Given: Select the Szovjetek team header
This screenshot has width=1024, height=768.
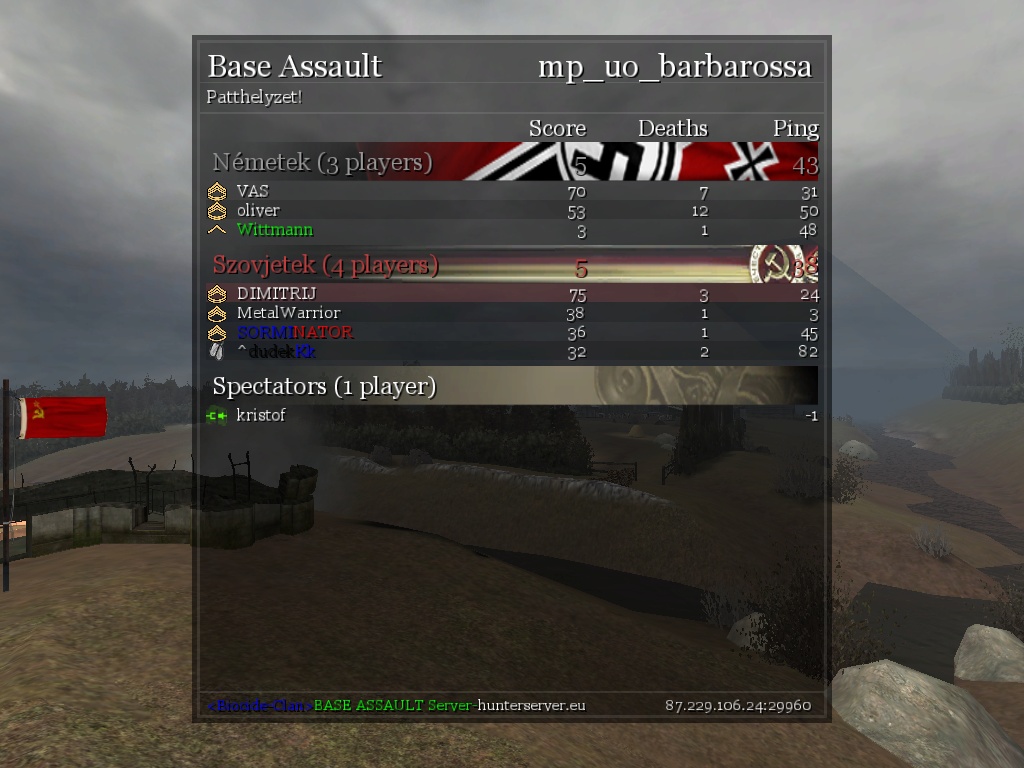Looking at the screenshot, I should (325, 266).
